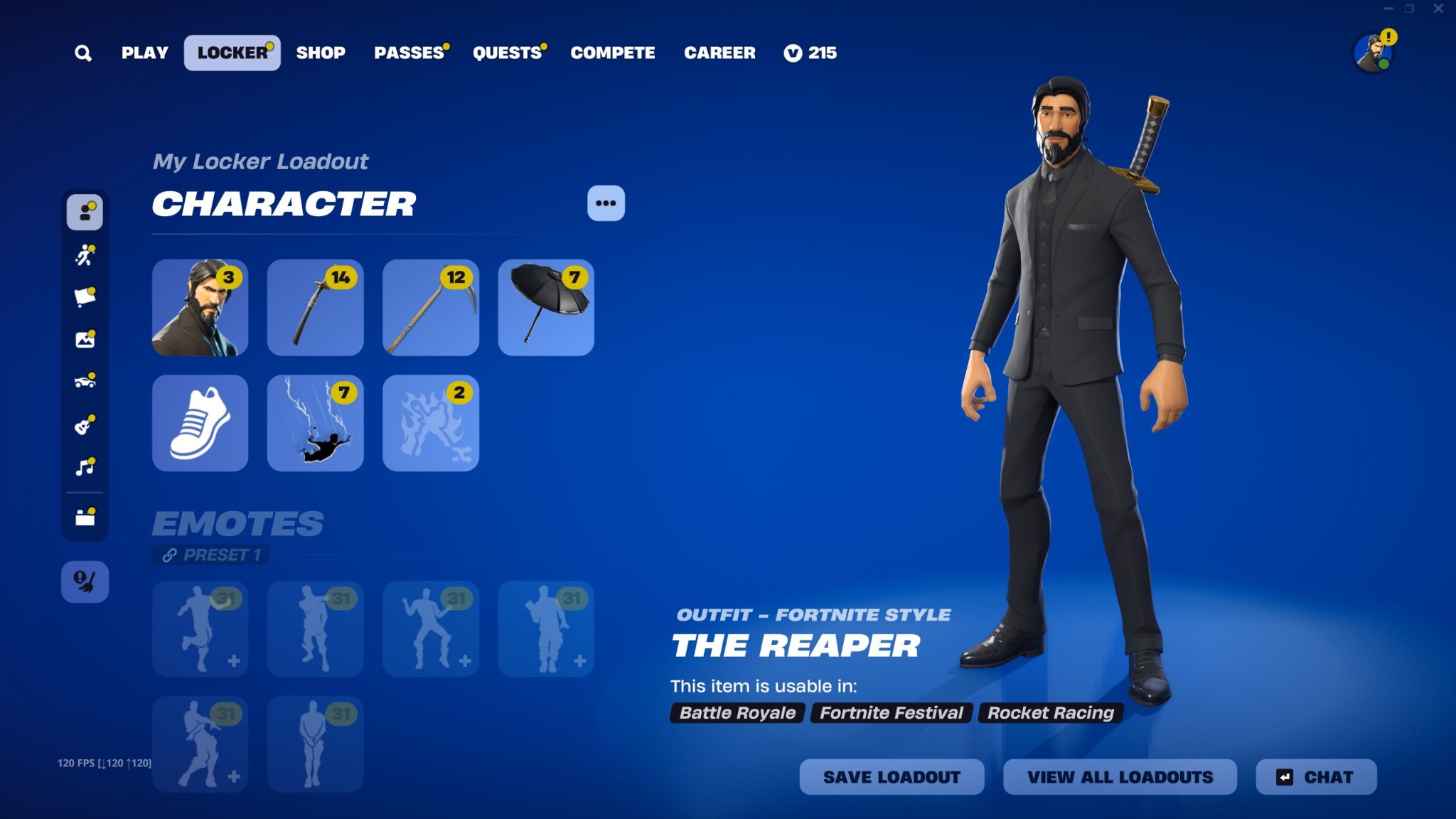Open the Passes menu item

point(410,53)
